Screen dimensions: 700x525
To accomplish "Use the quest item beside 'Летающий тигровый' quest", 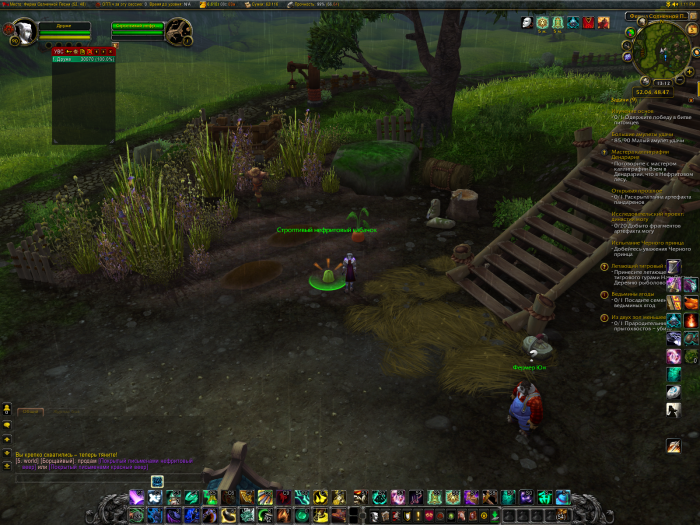I will (x=675, y=267).
